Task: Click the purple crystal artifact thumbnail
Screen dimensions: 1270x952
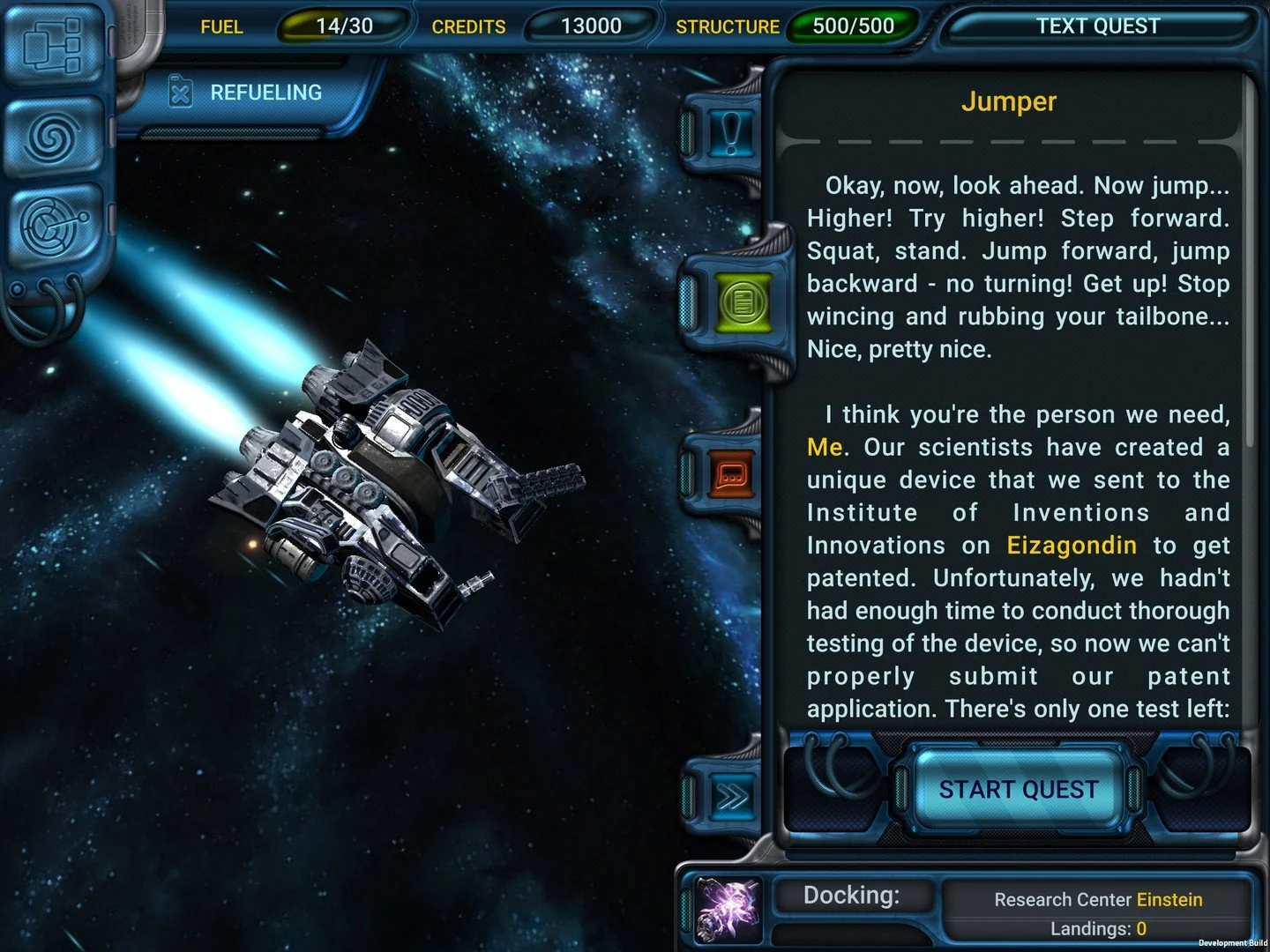Action: pos(729,908)
